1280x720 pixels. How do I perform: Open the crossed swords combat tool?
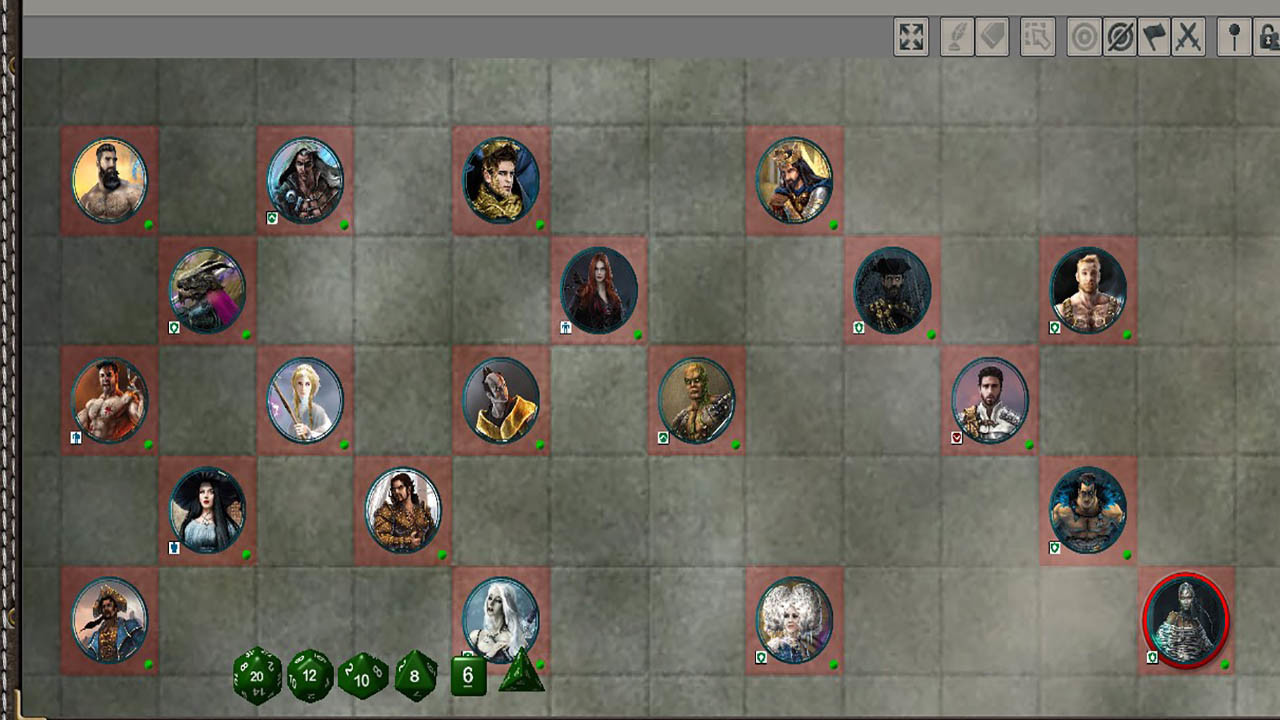(1190, 37)
